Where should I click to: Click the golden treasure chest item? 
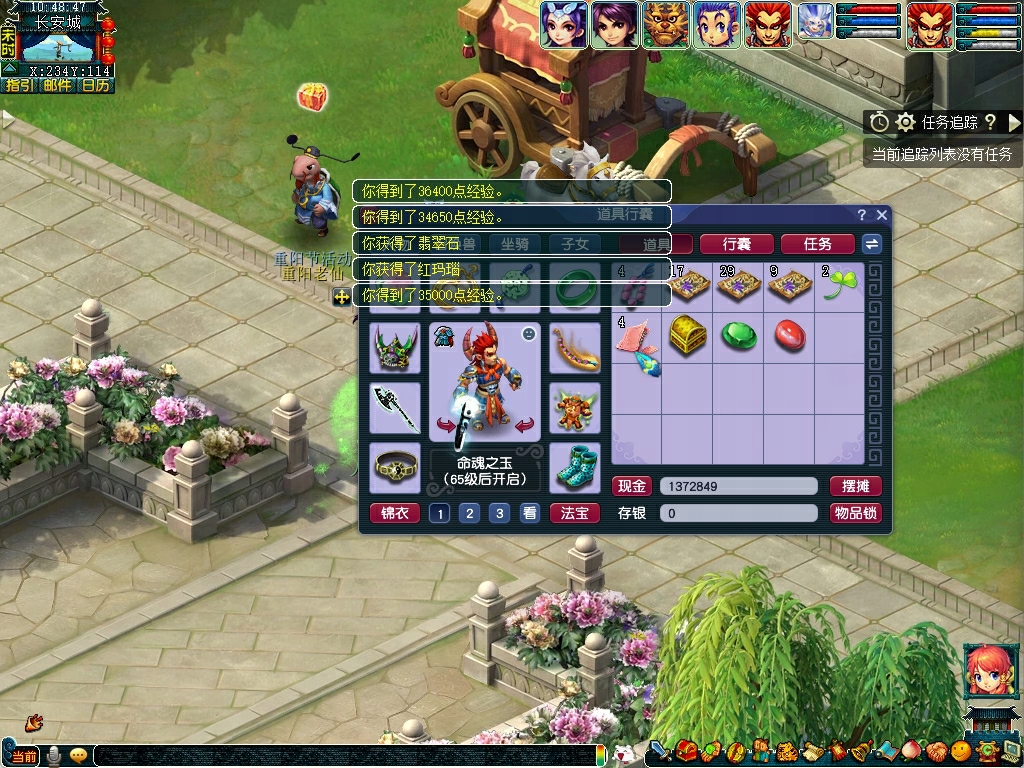[x=688, y=335]
